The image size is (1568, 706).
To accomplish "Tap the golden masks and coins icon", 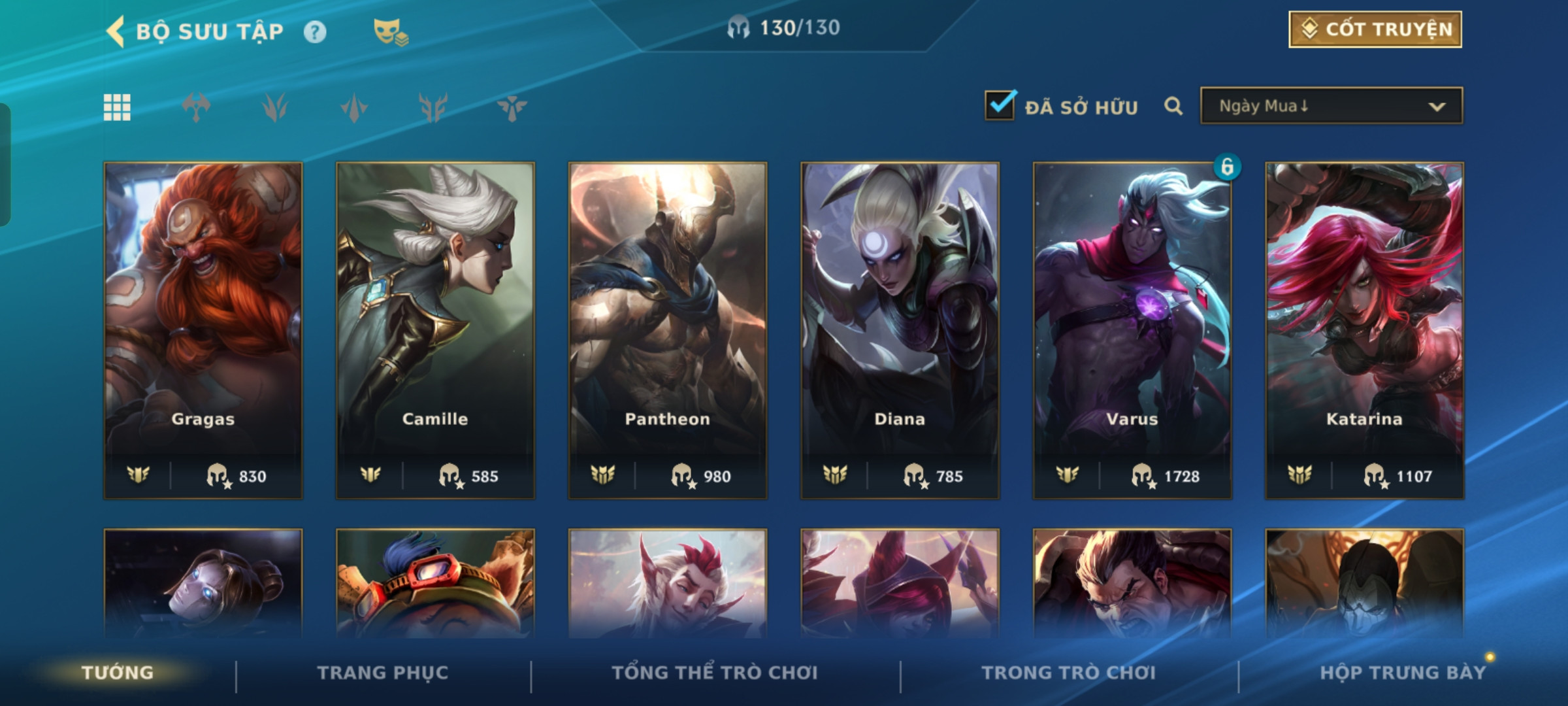I will pyautogui.click(x=390, y=32).
